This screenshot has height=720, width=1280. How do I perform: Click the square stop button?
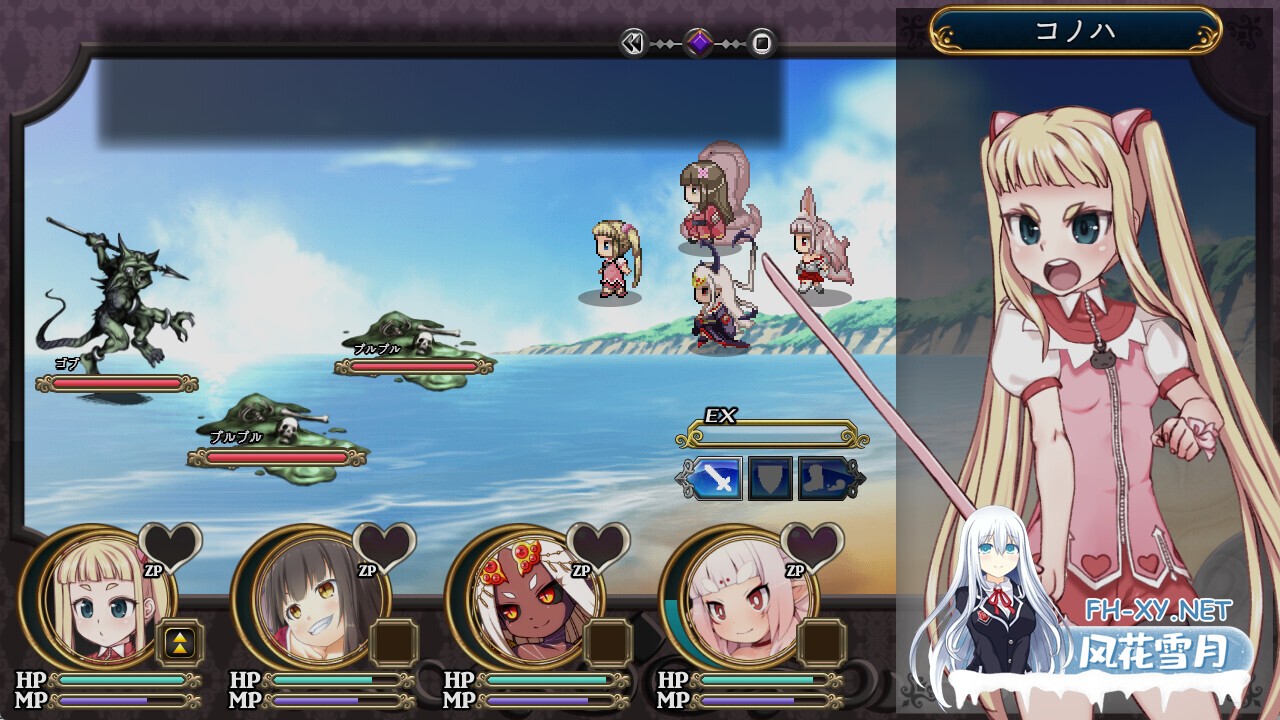762,43
